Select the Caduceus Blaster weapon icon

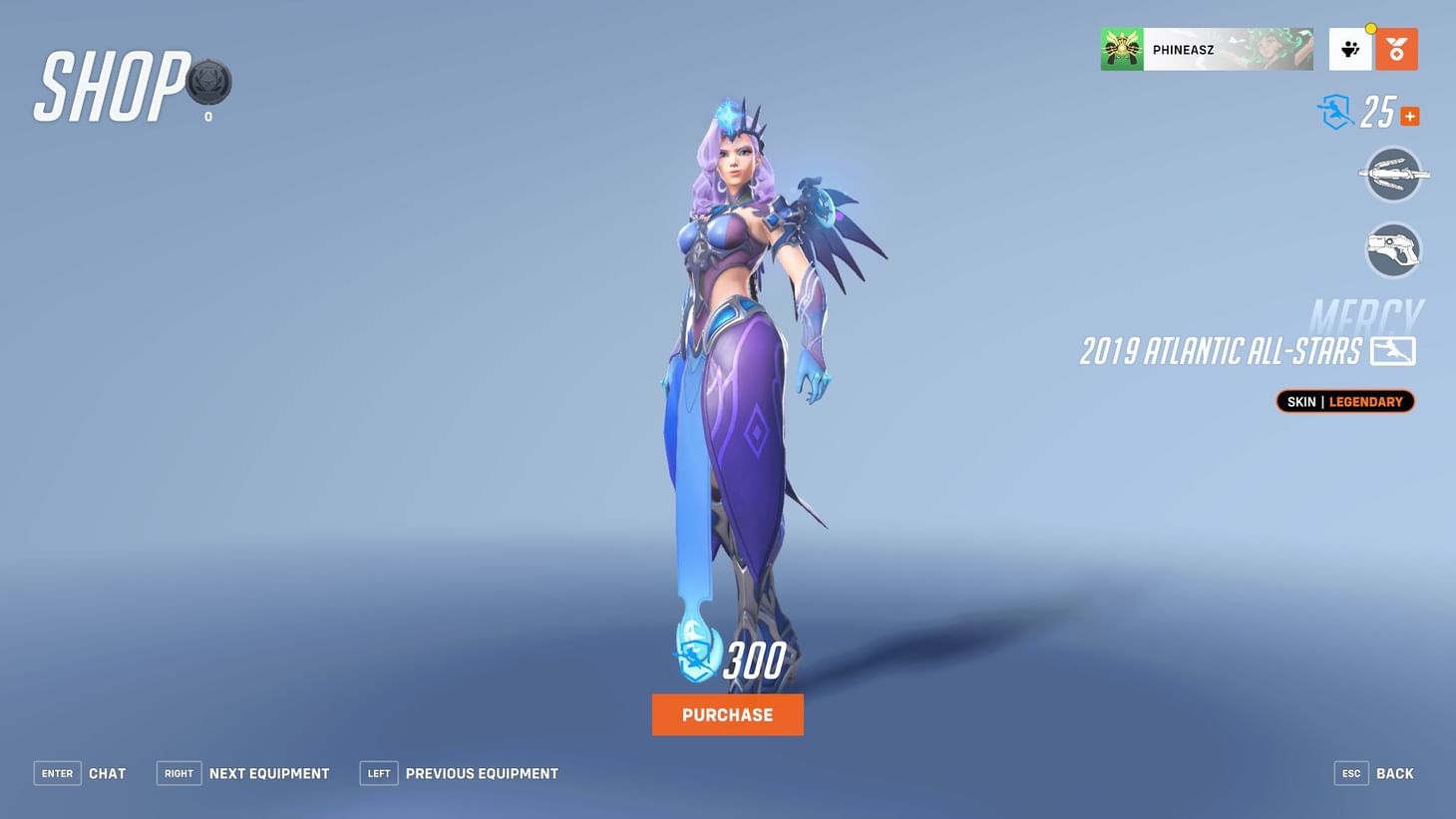(1392, 248)
